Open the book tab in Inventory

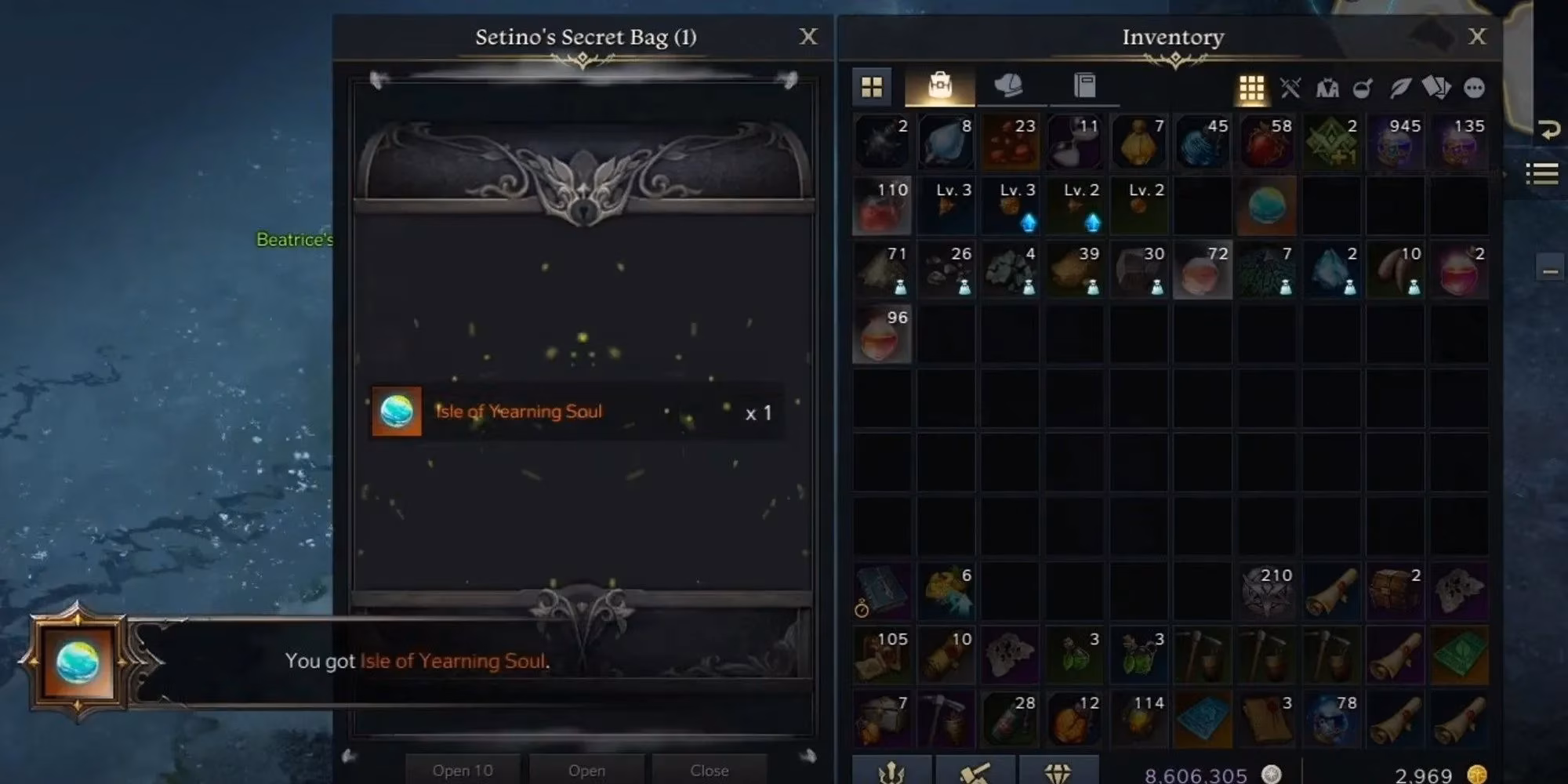[1083, 86]
